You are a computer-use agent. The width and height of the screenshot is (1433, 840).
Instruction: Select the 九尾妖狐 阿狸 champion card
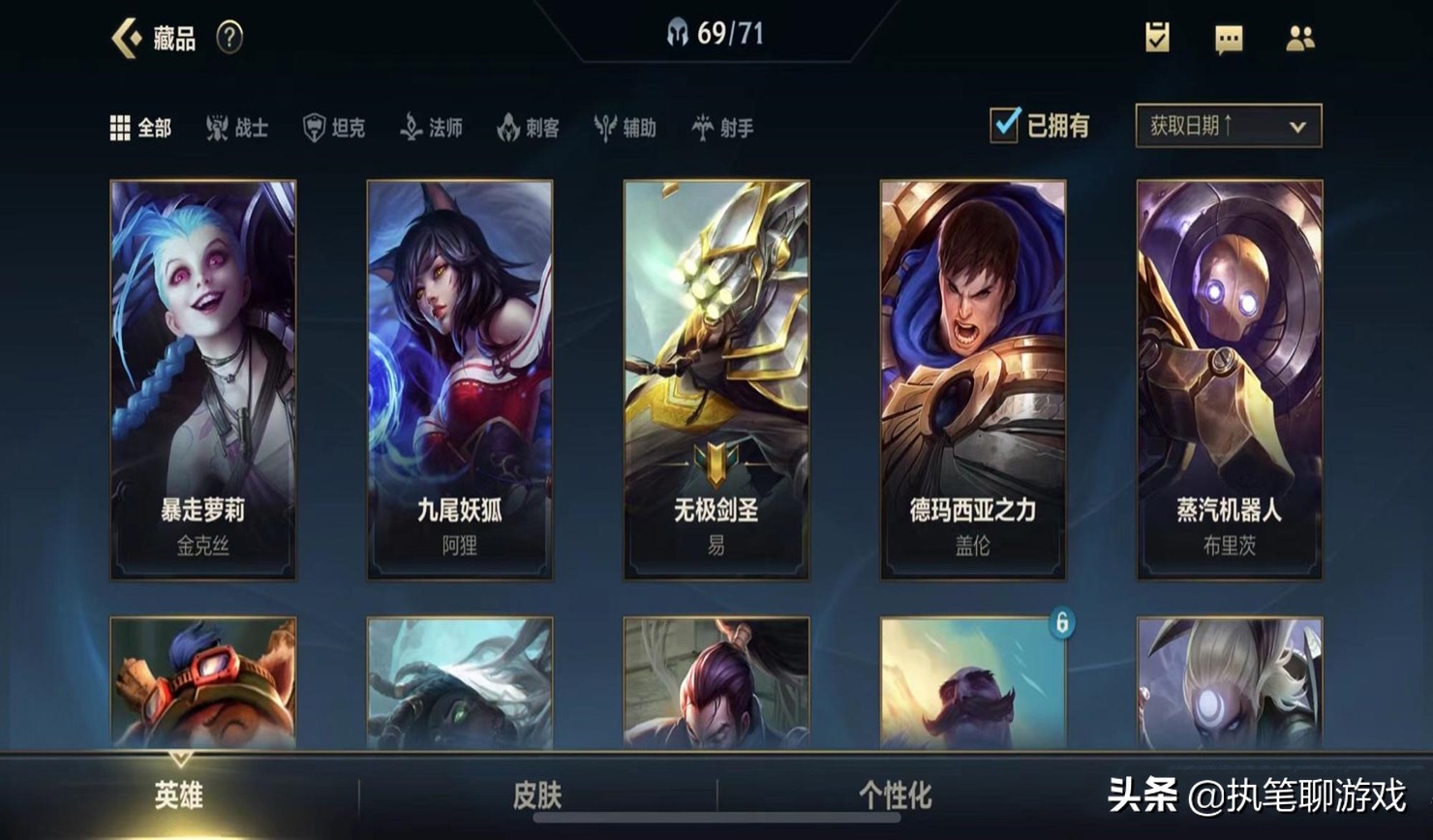tap(460, 379)
